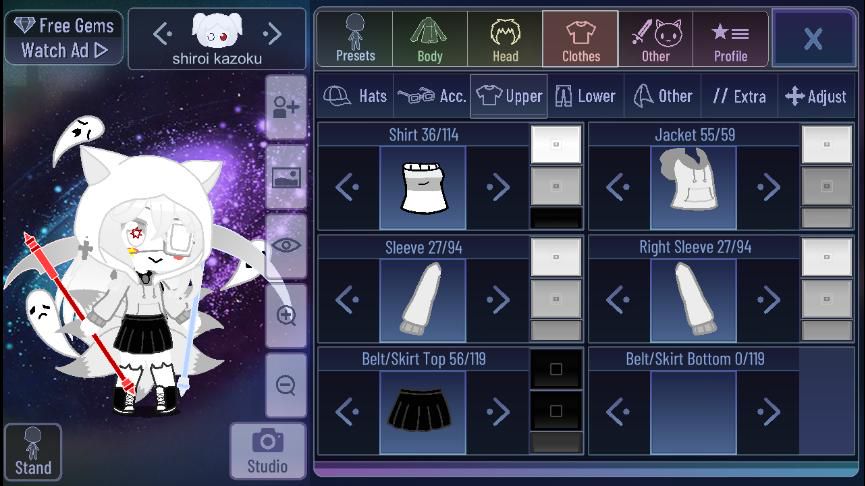Image resolution: width=865 pixels, height=486 pixels.
Task: Open the Other tab with sword icon
Action: tap(656, 39)
